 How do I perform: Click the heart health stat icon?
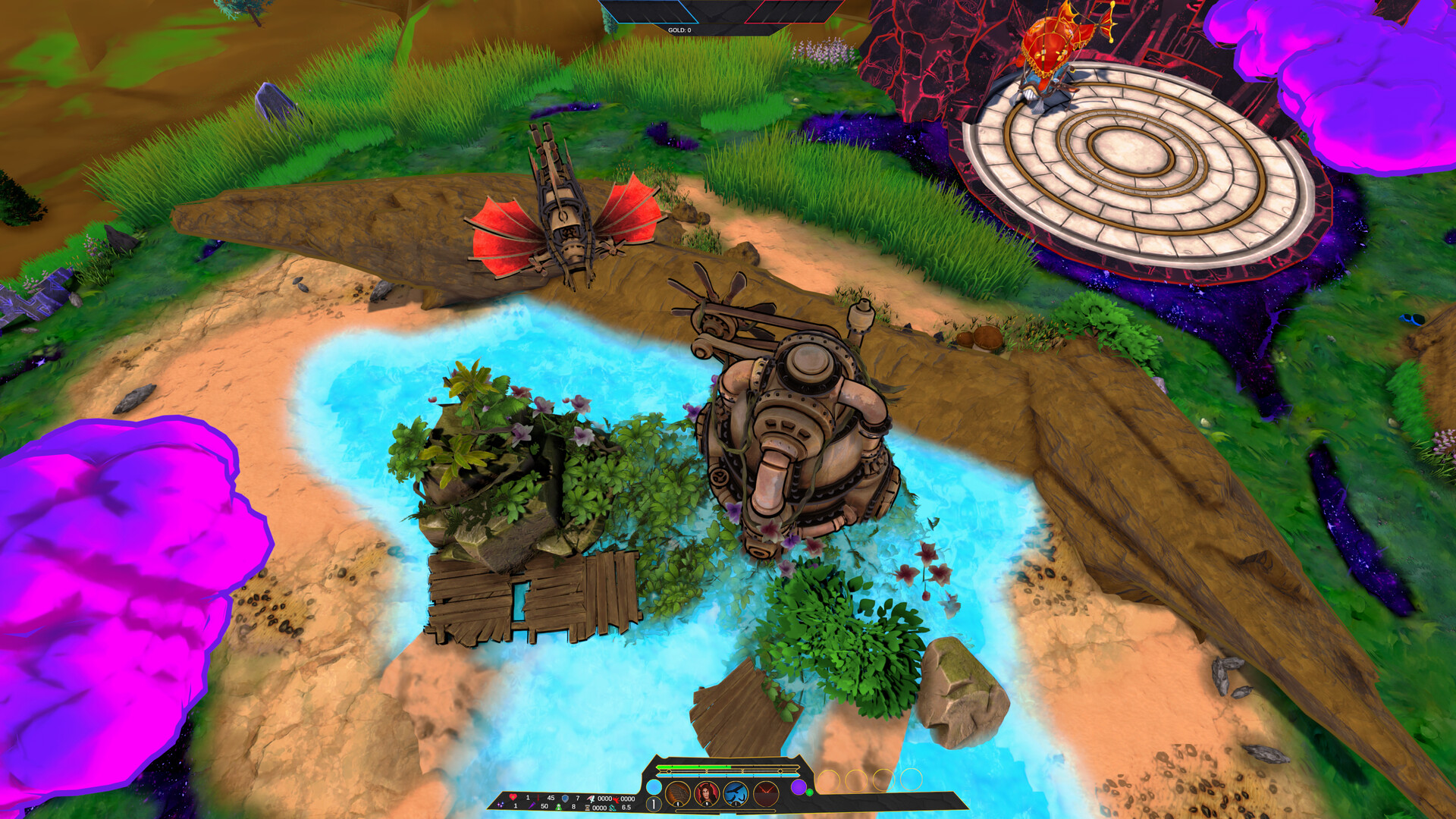[513, 797]
